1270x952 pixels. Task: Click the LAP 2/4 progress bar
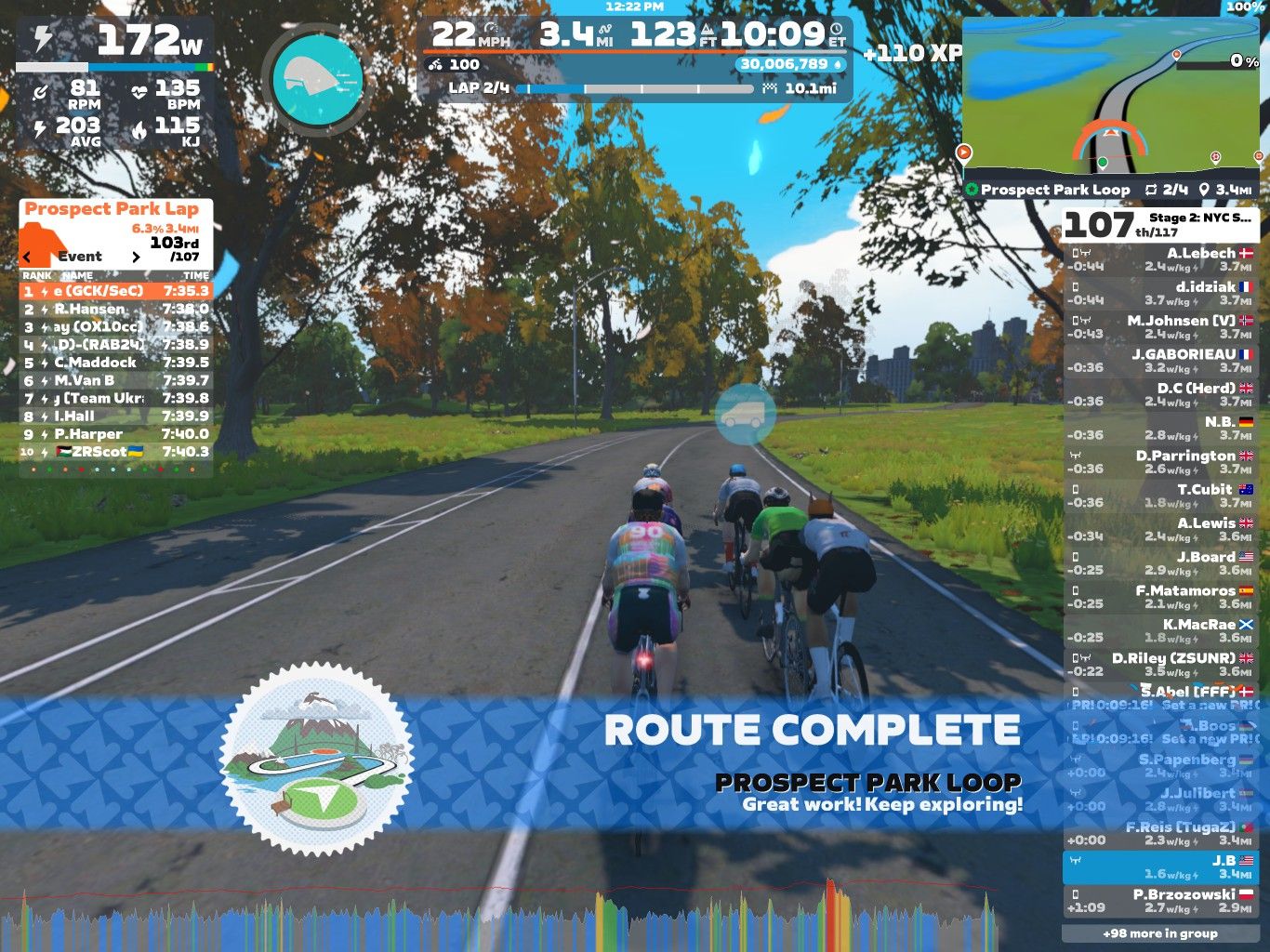click(x=637, y=89)
